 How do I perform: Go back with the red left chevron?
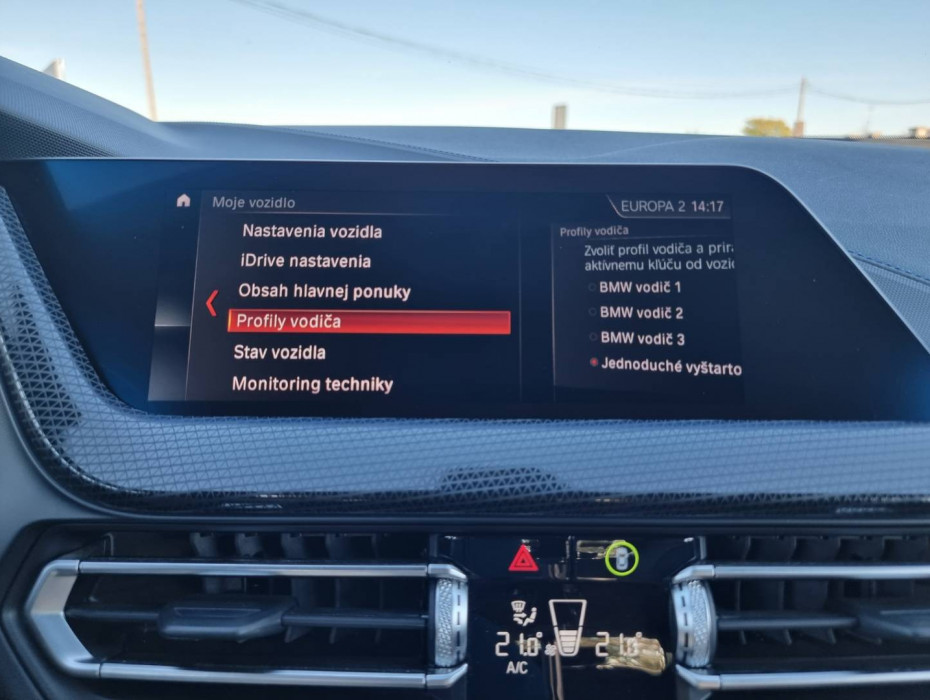[x=211, y=303]
